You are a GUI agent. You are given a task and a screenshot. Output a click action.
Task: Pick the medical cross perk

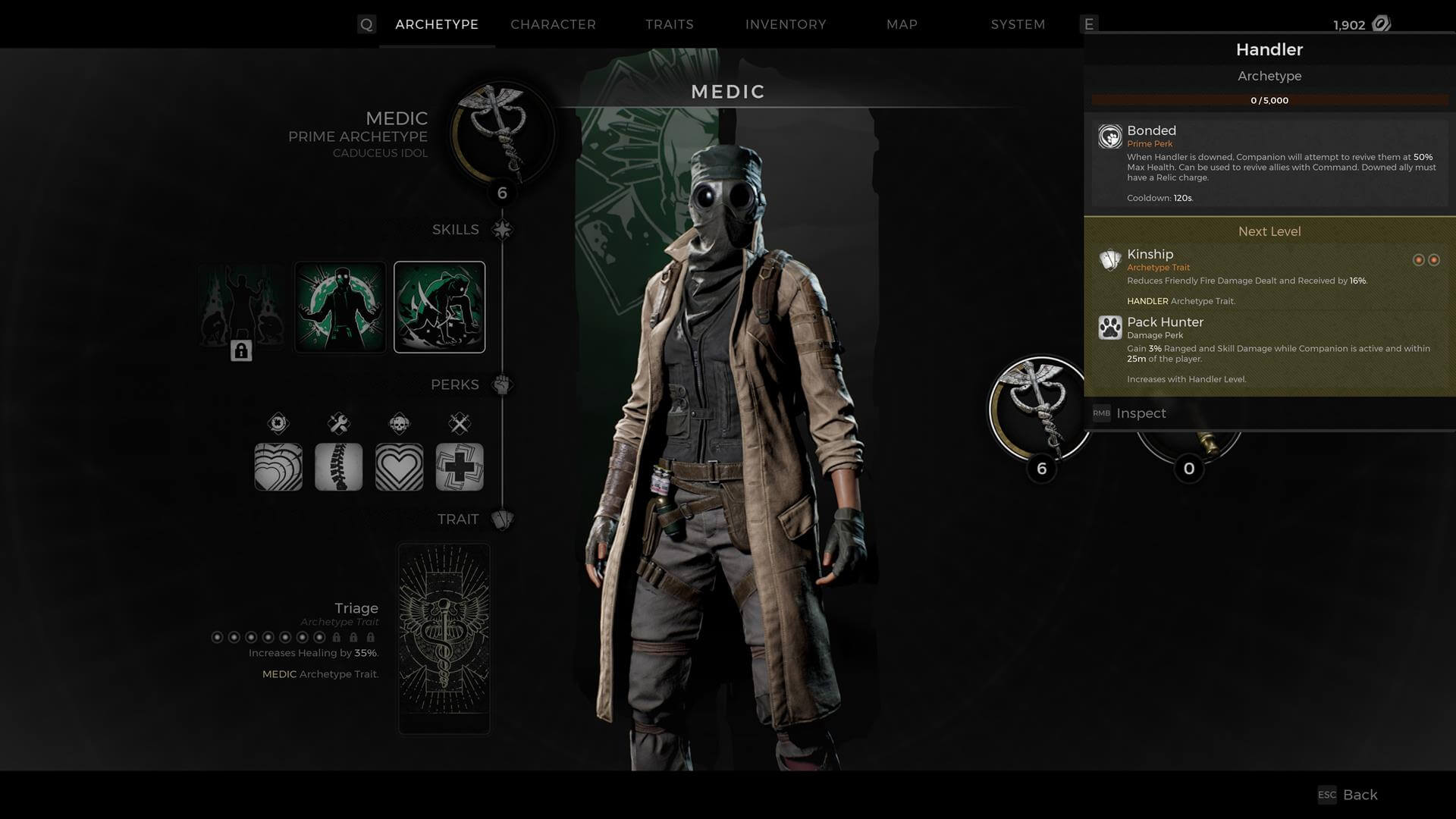[x=460, y=466]
